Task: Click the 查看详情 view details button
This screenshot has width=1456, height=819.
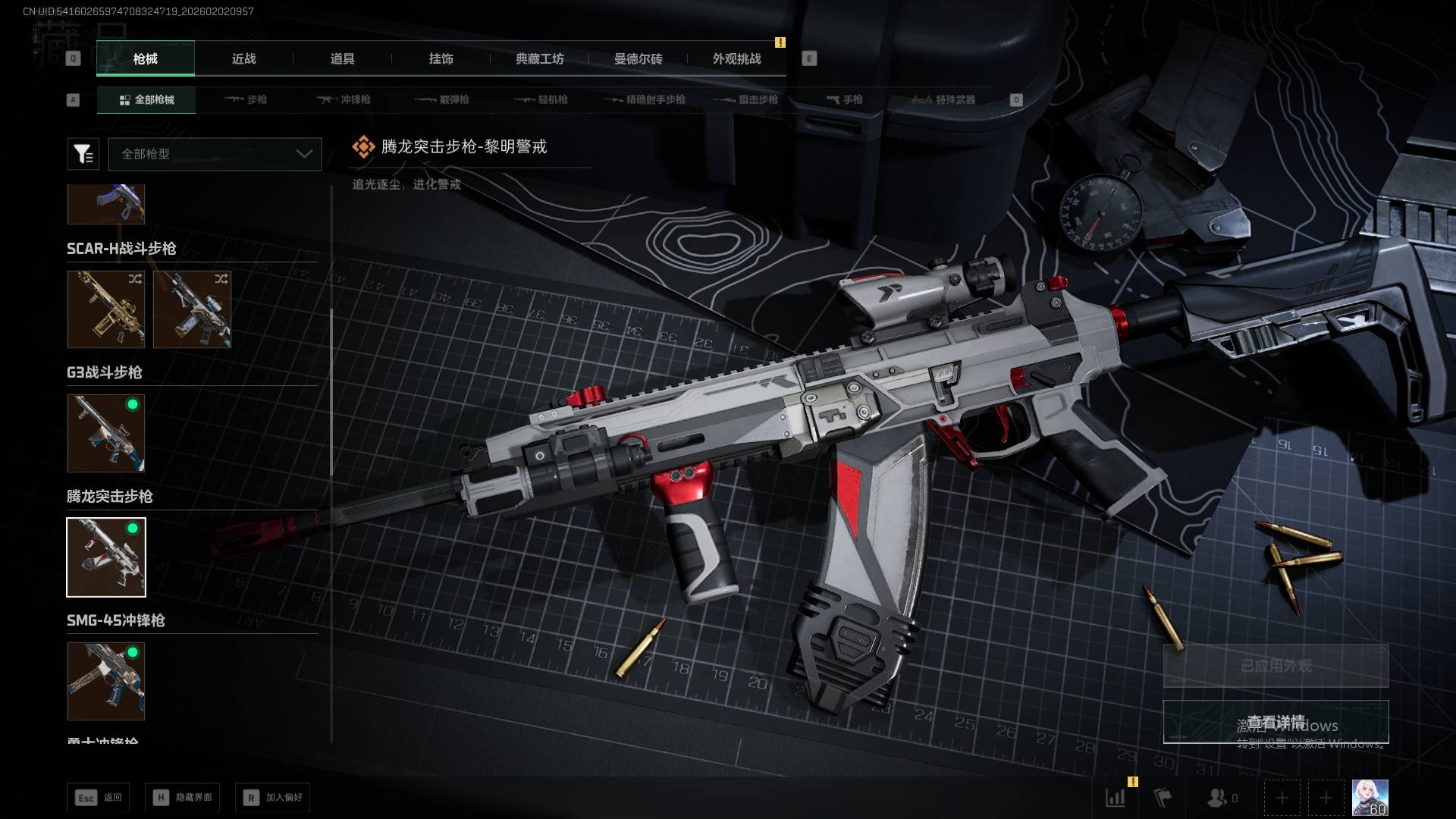Action: [1276, 721]
